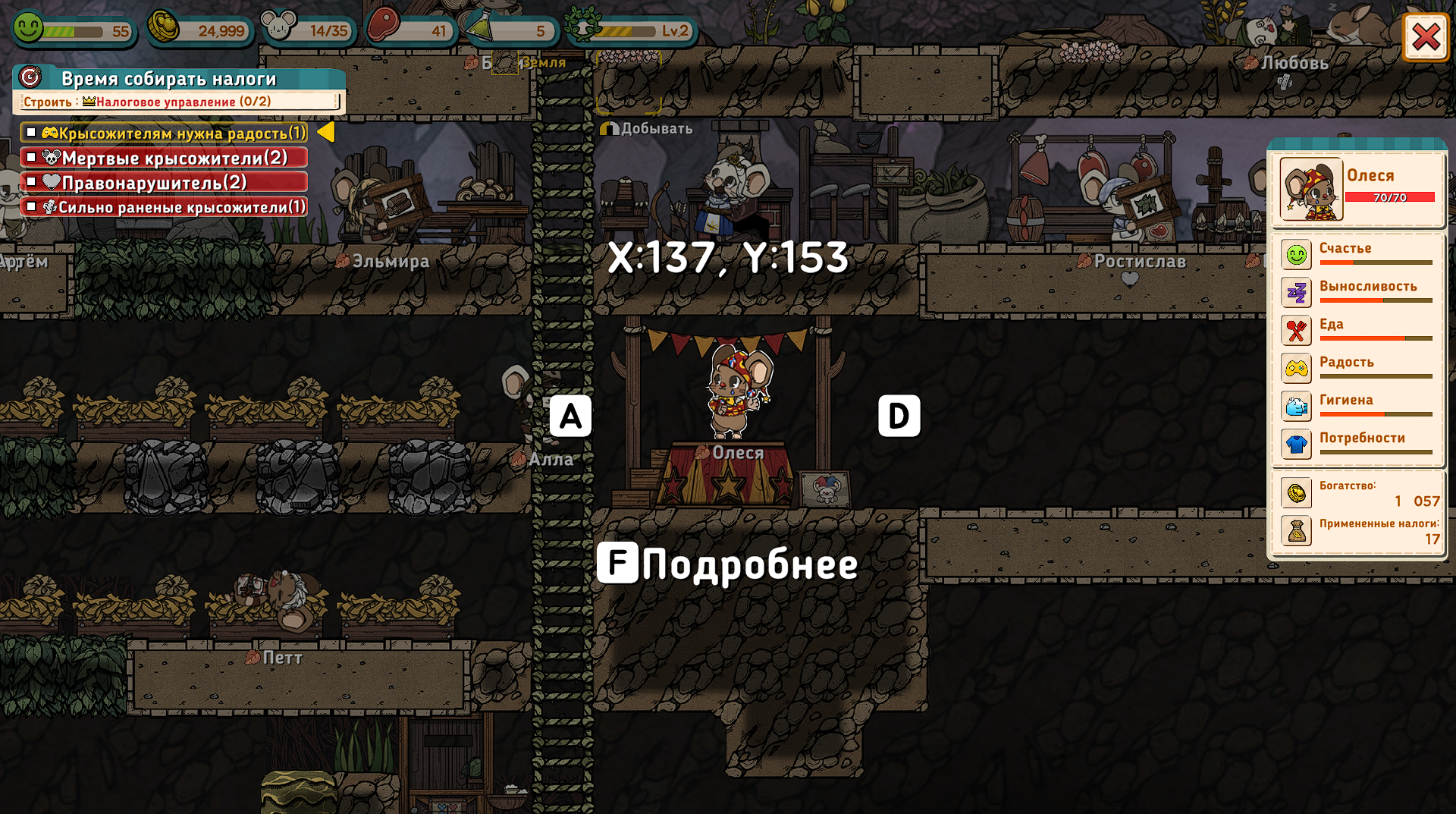Close the citizen info panel
The image size is (1456, 814).
tap(1425, 36)
